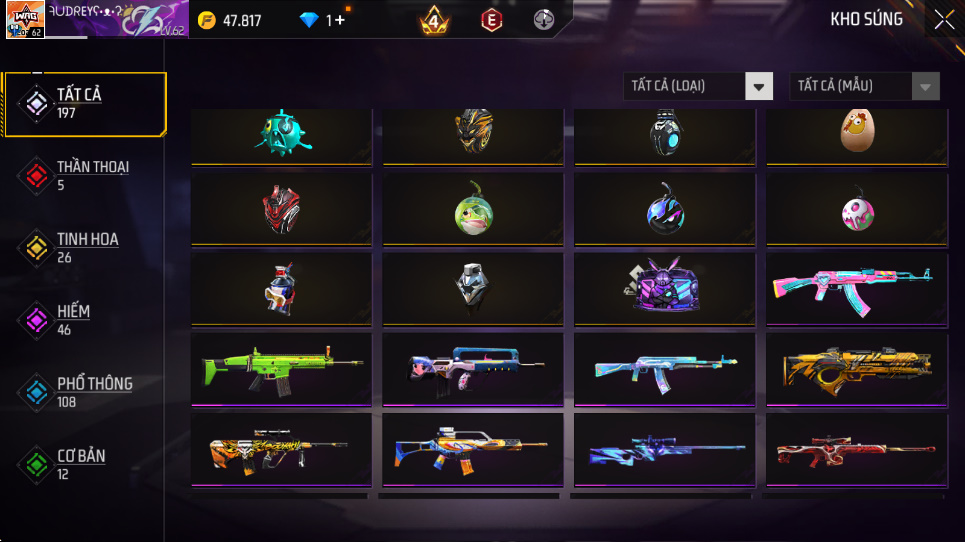This screenshot has width=965, height=542.
Task: Choose the purple rabbit box skin
Action: click(x=664, y=289)
